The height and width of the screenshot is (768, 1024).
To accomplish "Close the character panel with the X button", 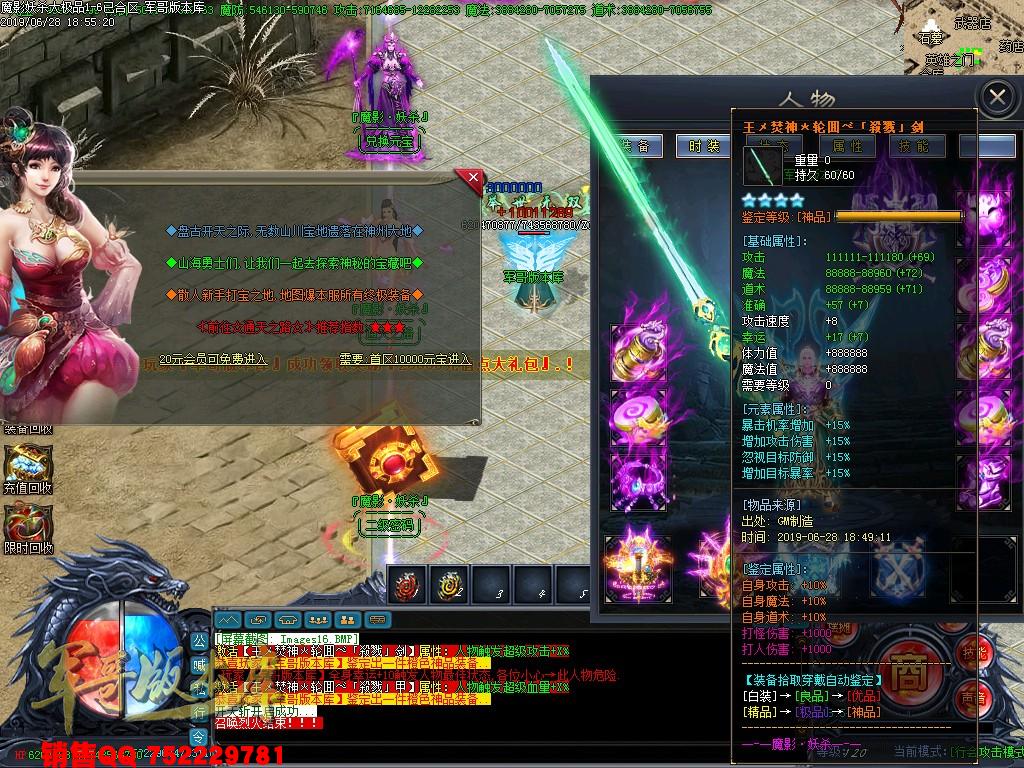I will pyautogui.click(x=997, y=97).
